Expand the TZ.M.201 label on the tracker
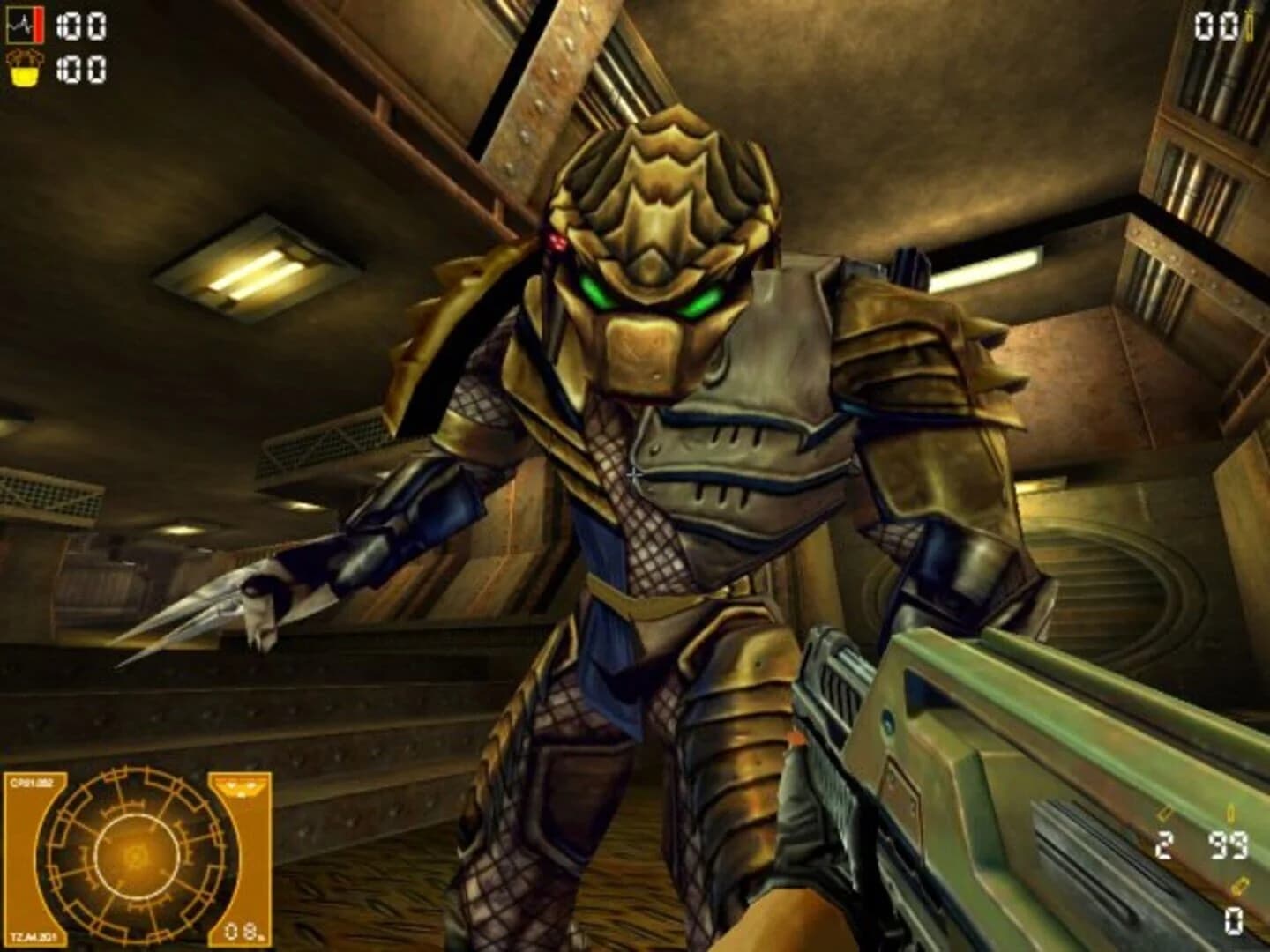Image resolution: width=1270 pixels, height=952 pixels. pos(35,936)
